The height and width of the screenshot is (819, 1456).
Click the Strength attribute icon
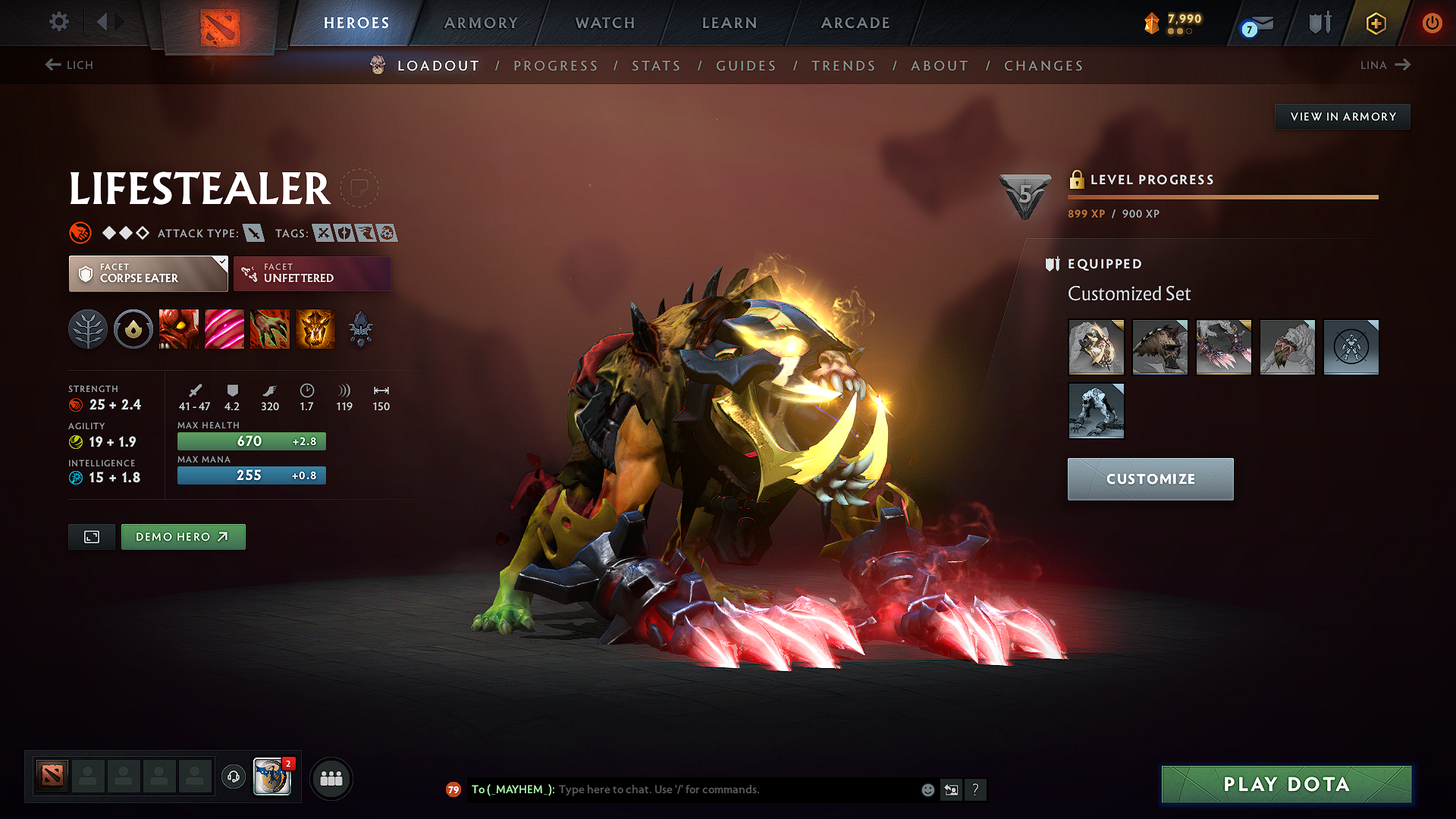[76, 404]
